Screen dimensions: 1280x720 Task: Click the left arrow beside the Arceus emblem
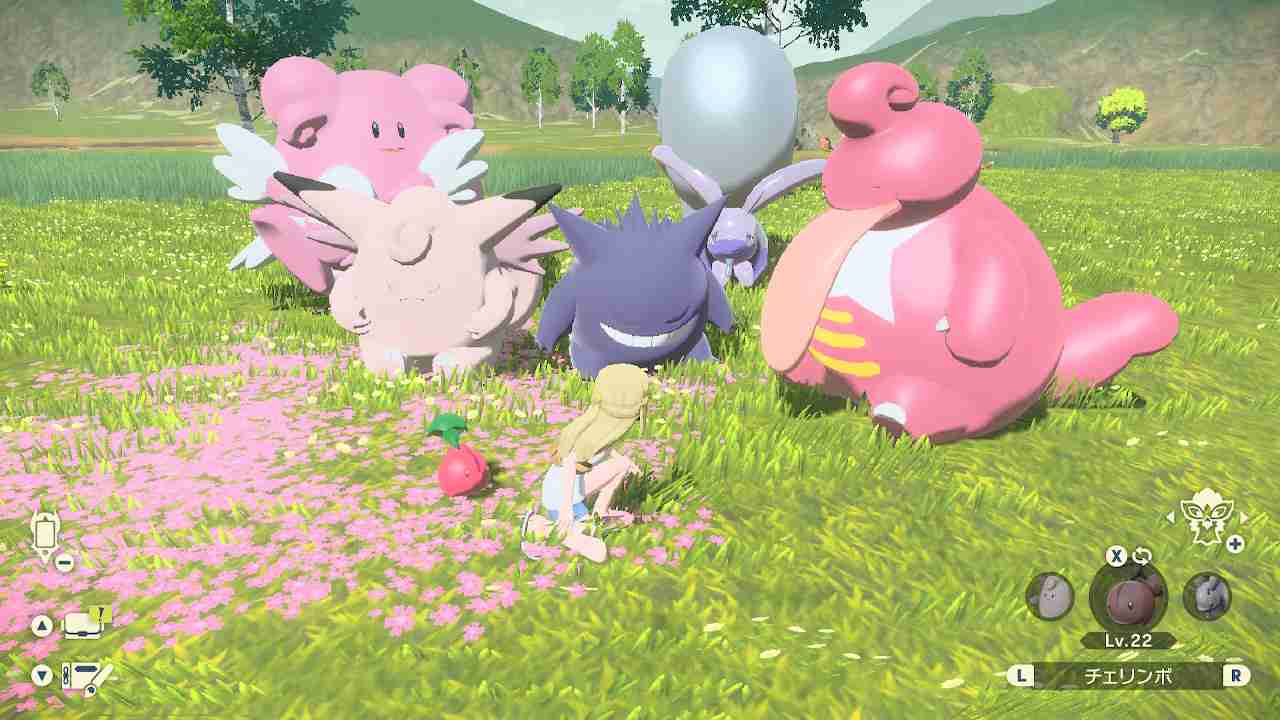point(1170,519)
